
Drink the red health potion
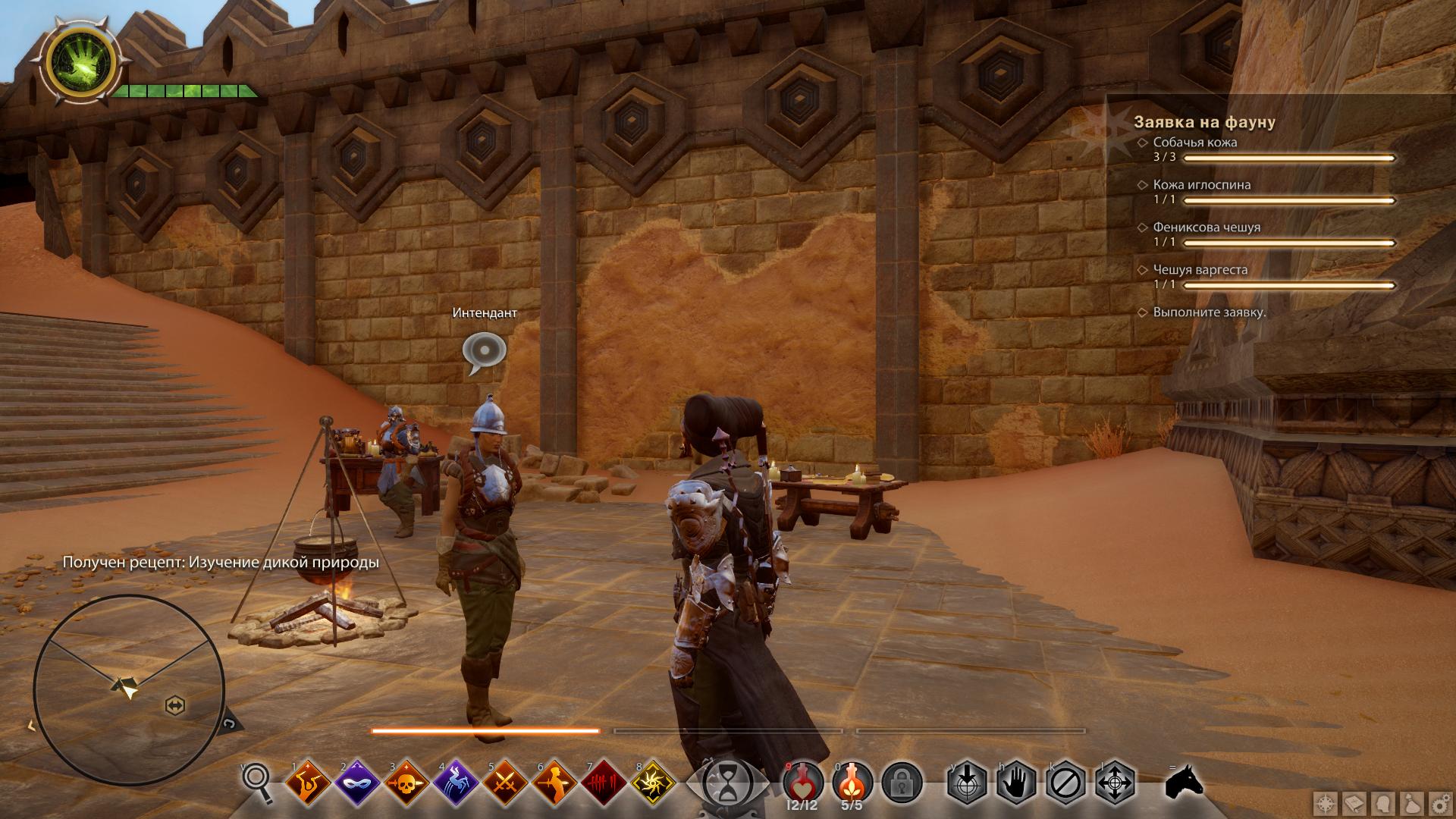[x=803, y=783]
